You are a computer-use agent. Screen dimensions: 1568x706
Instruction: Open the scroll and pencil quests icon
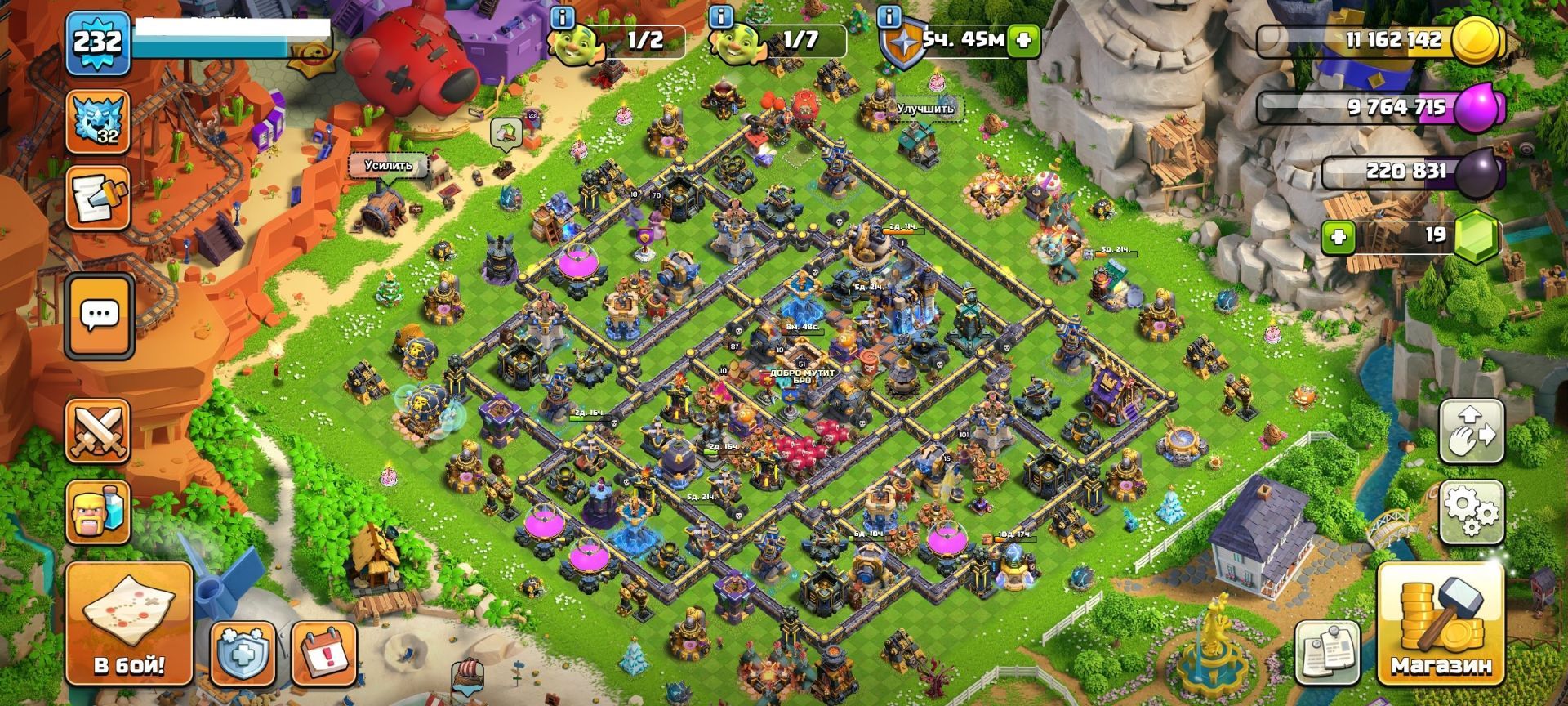(98, 198)
